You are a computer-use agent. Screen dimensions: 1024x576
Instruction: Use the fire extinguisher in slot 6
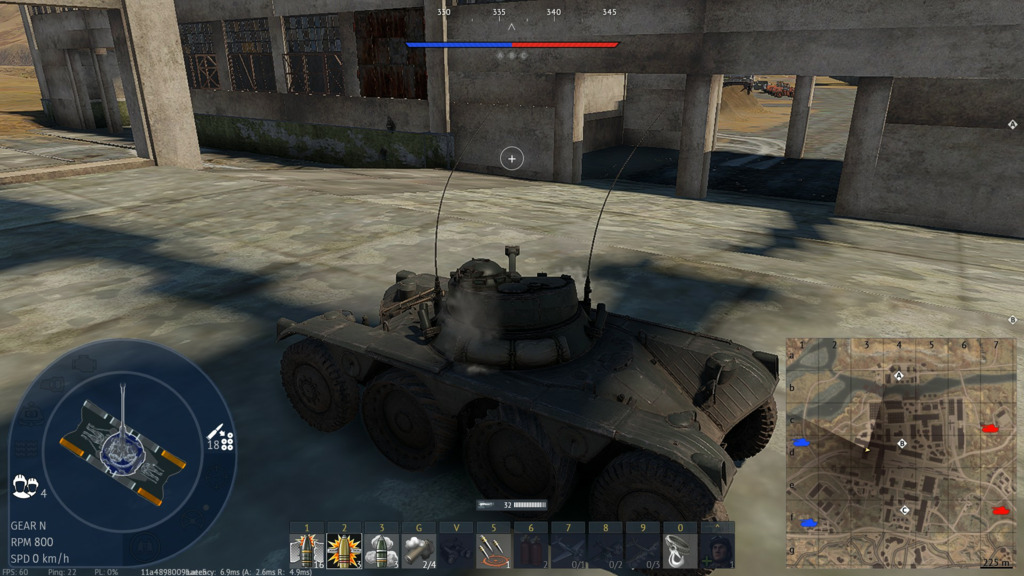[x=531, y=550]
